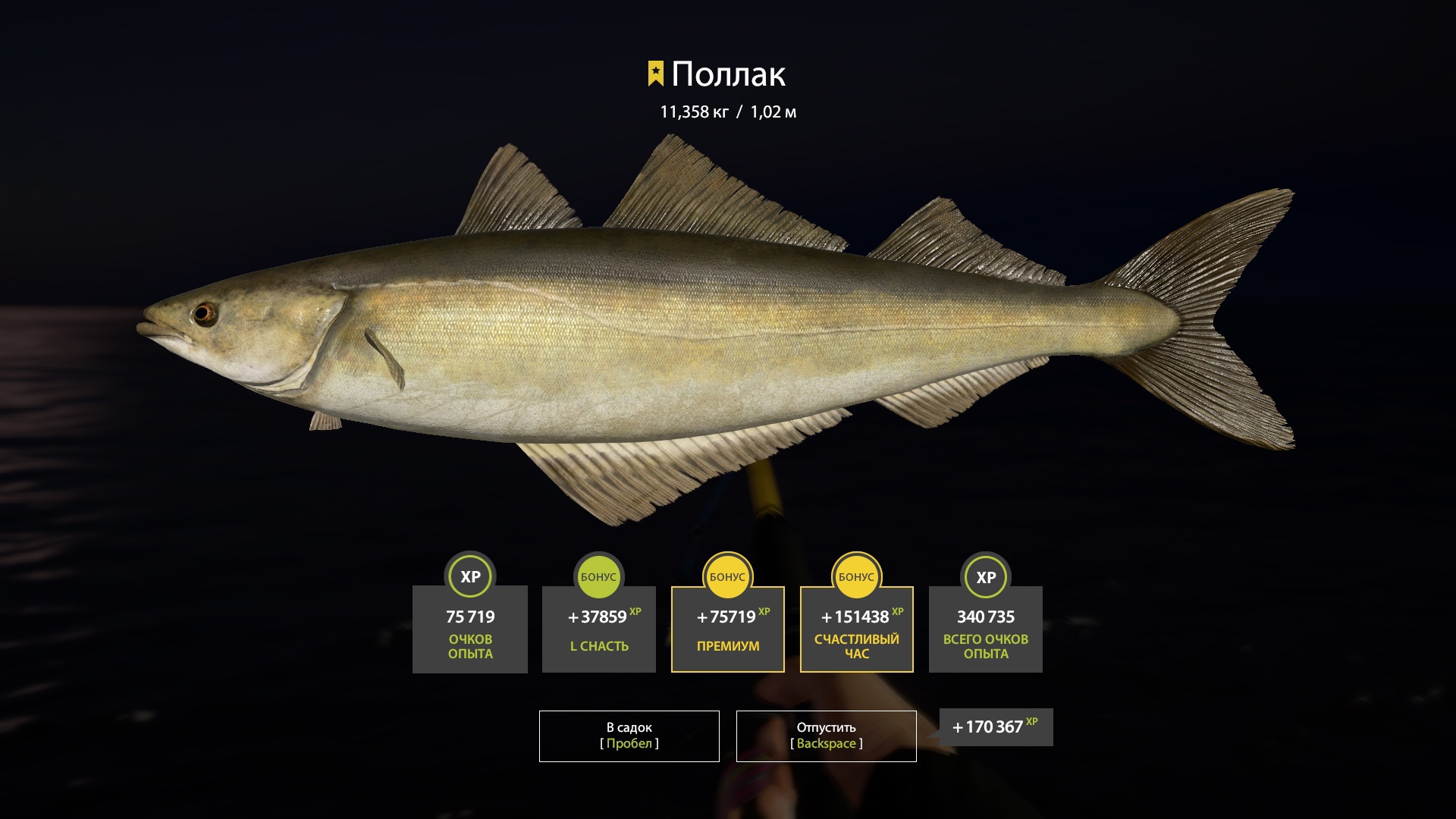
Task: Release the fish with Отпустить button
Action: click(x=826, y=736)
